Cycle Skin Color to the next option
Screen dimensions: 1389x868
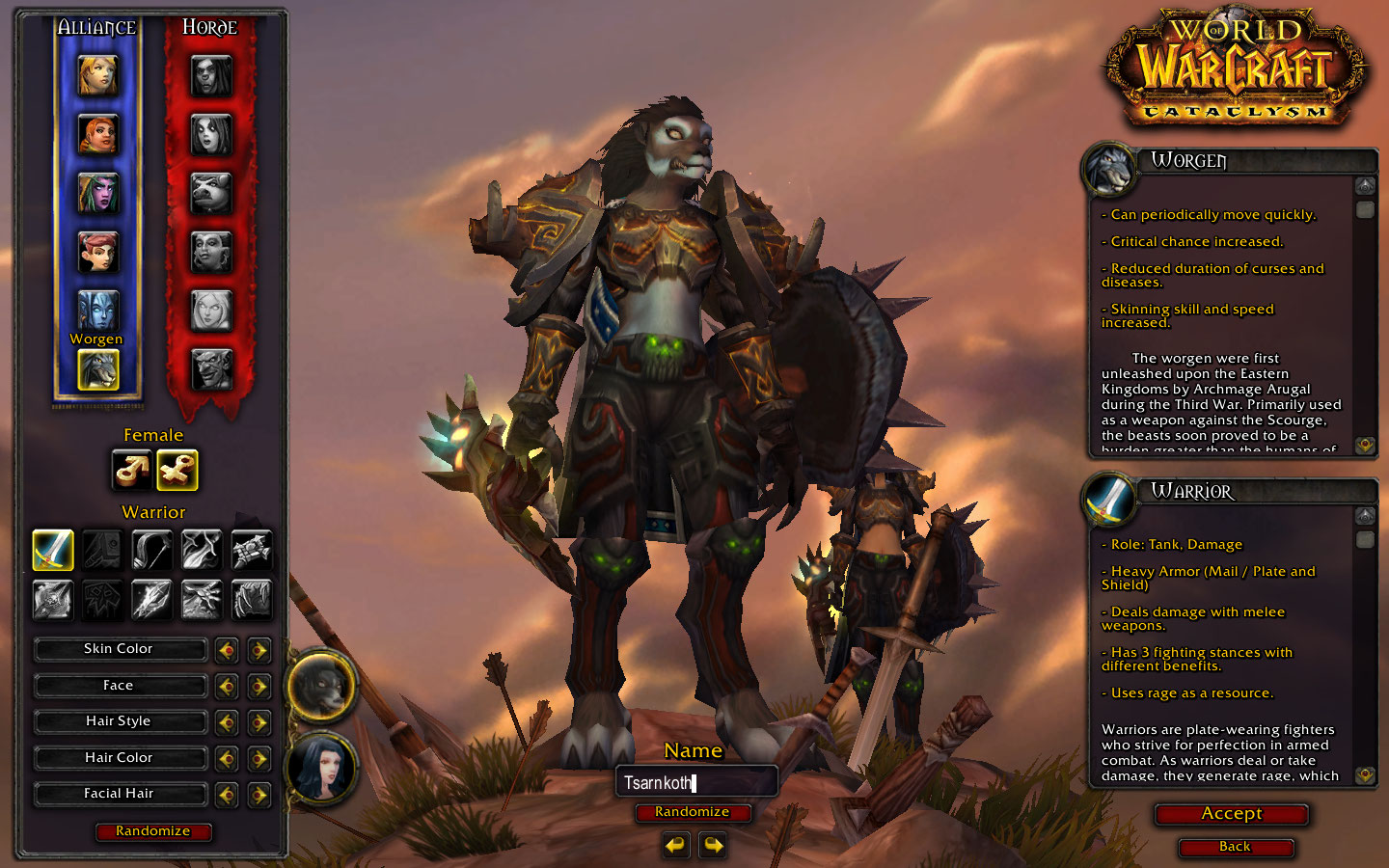pyautogui.click(x=259, y=650)
